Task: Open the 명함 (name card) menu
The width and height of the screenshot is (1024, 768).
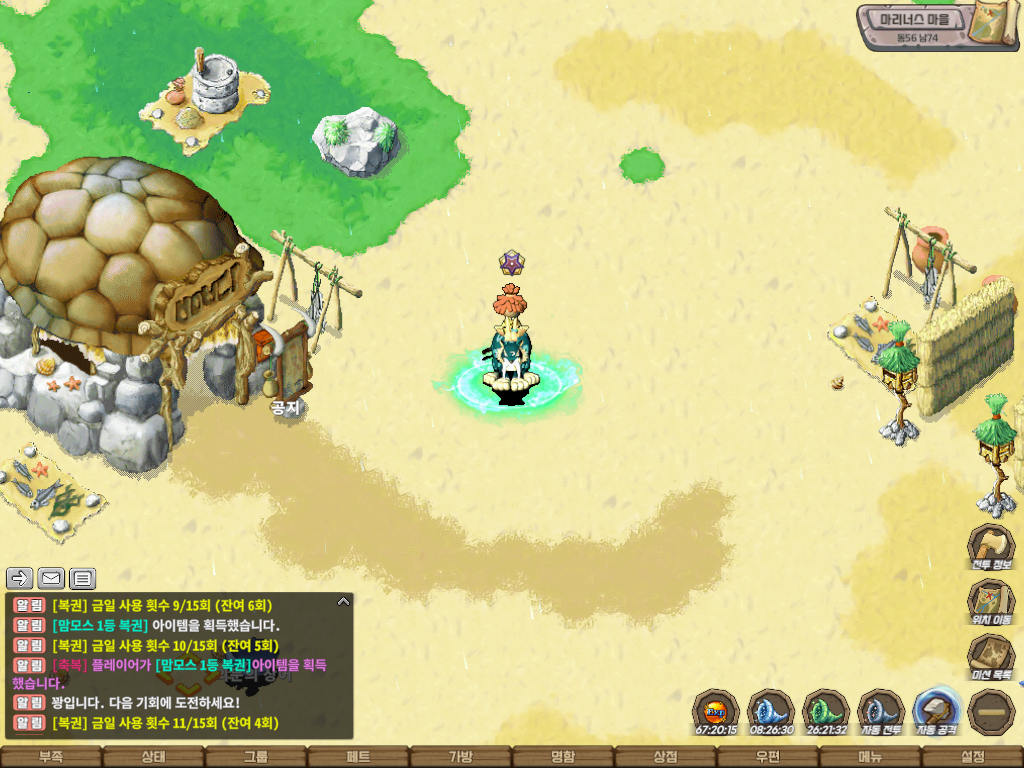Action: (563, 757)
